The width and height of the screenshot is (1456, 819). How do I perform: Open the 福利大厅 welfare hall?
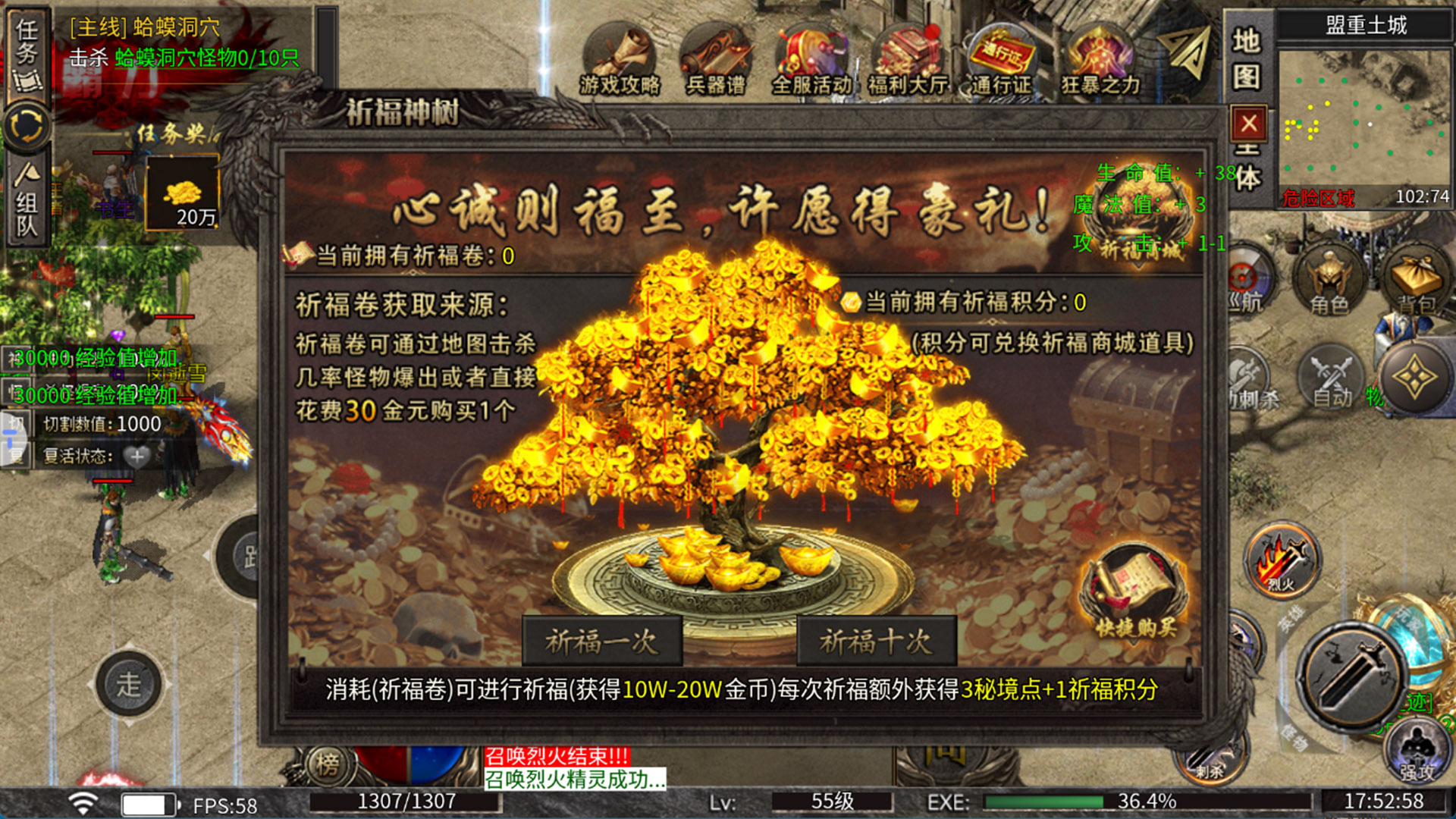click(x=907, y=61)
